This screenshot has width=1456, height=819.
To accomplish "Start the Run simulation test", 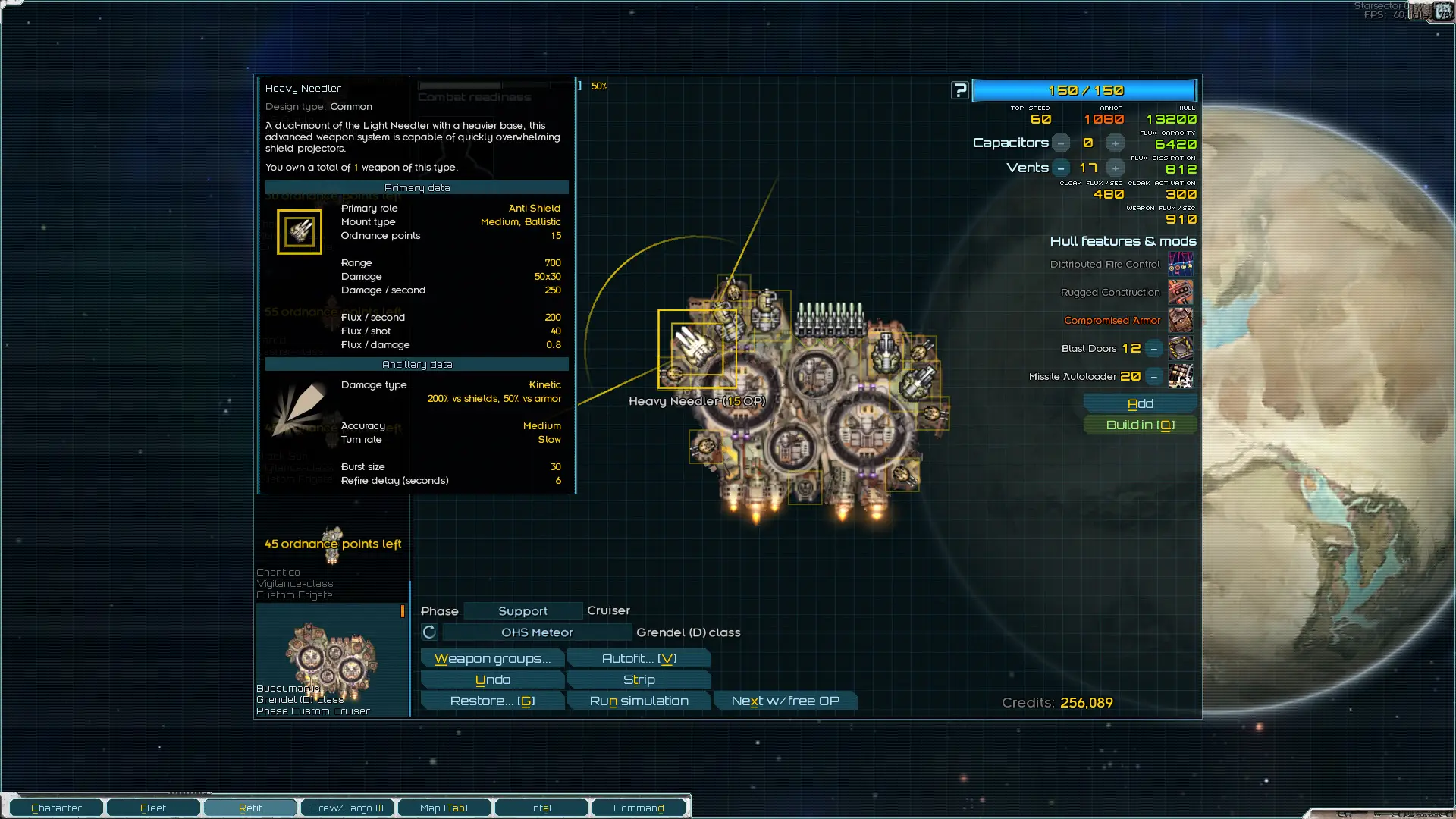I will [639, 701].
